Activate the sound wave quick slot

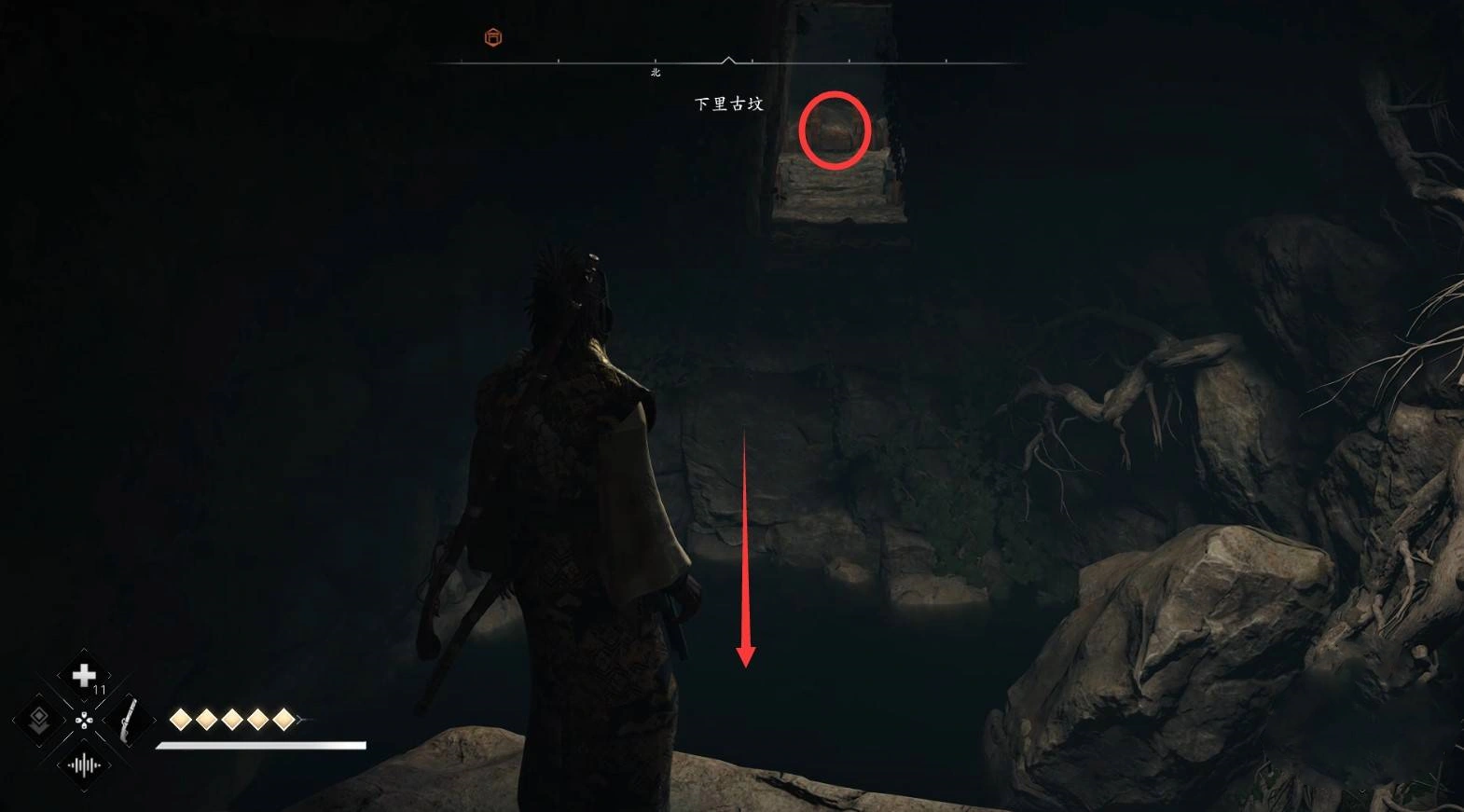(84, 765)
